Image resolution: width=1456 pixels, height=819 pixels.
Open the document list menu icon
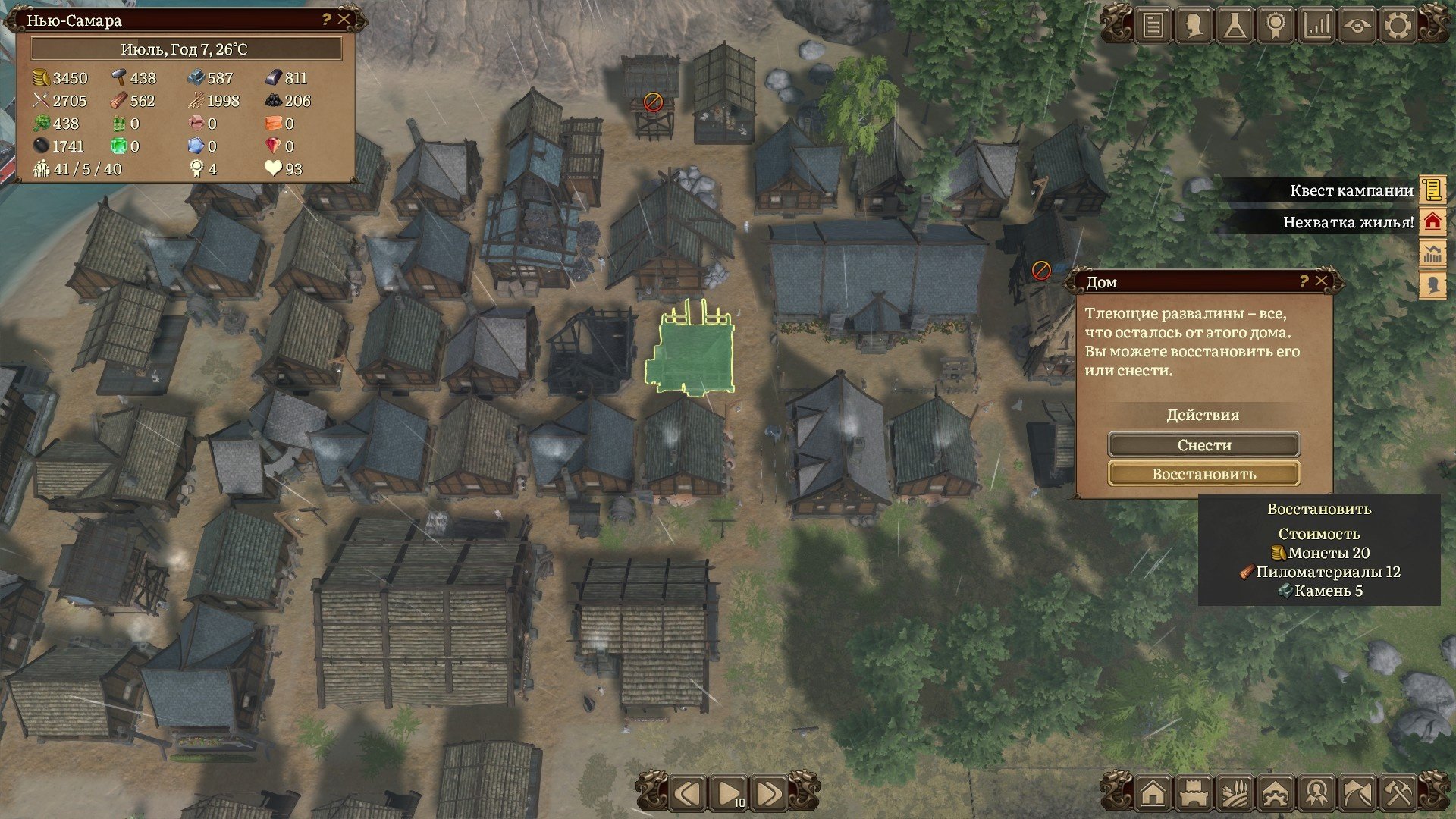coord(1153,27)
